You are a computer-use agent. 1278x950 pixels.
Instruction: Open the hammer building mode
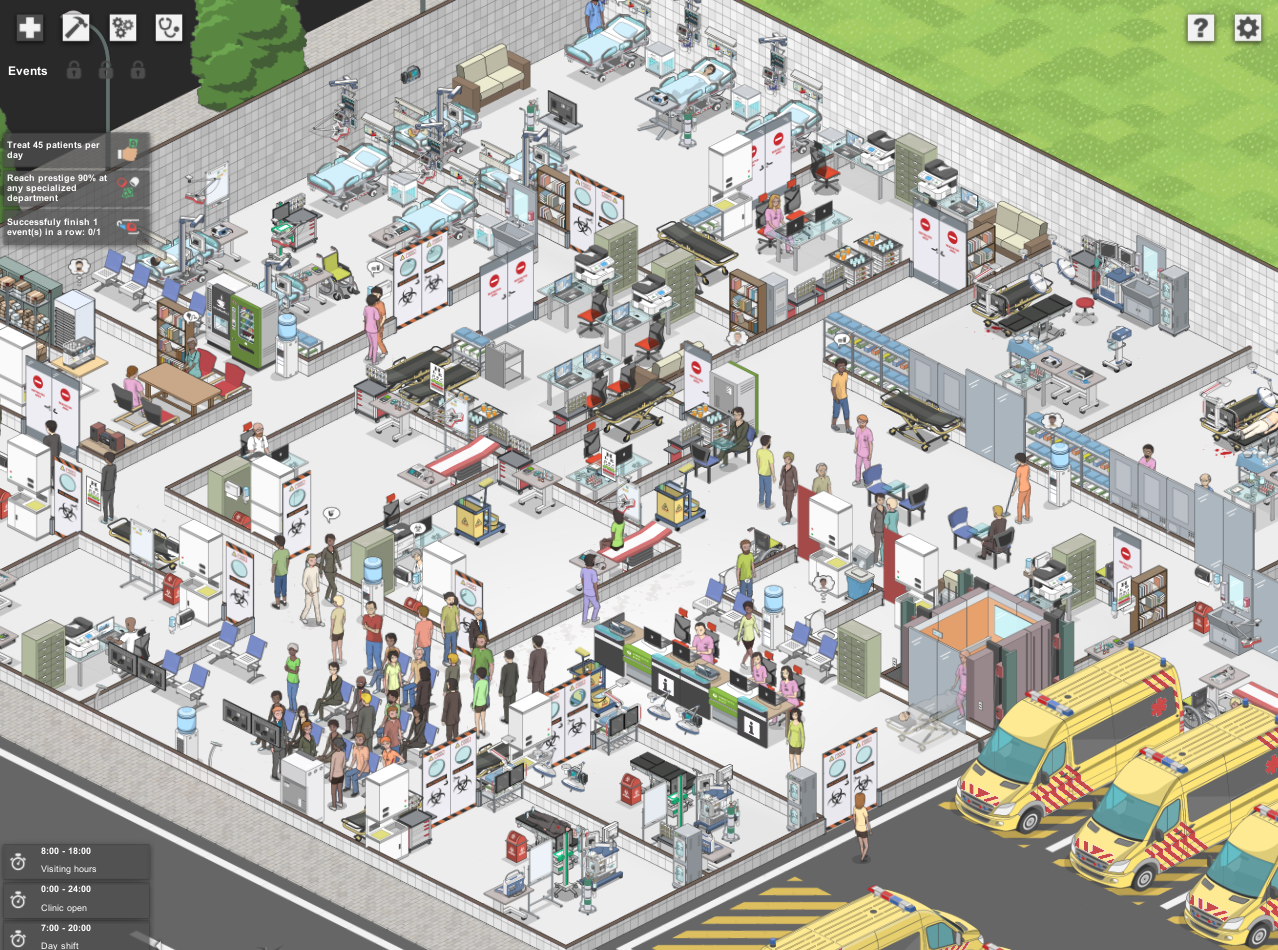(x=76, y=28)
